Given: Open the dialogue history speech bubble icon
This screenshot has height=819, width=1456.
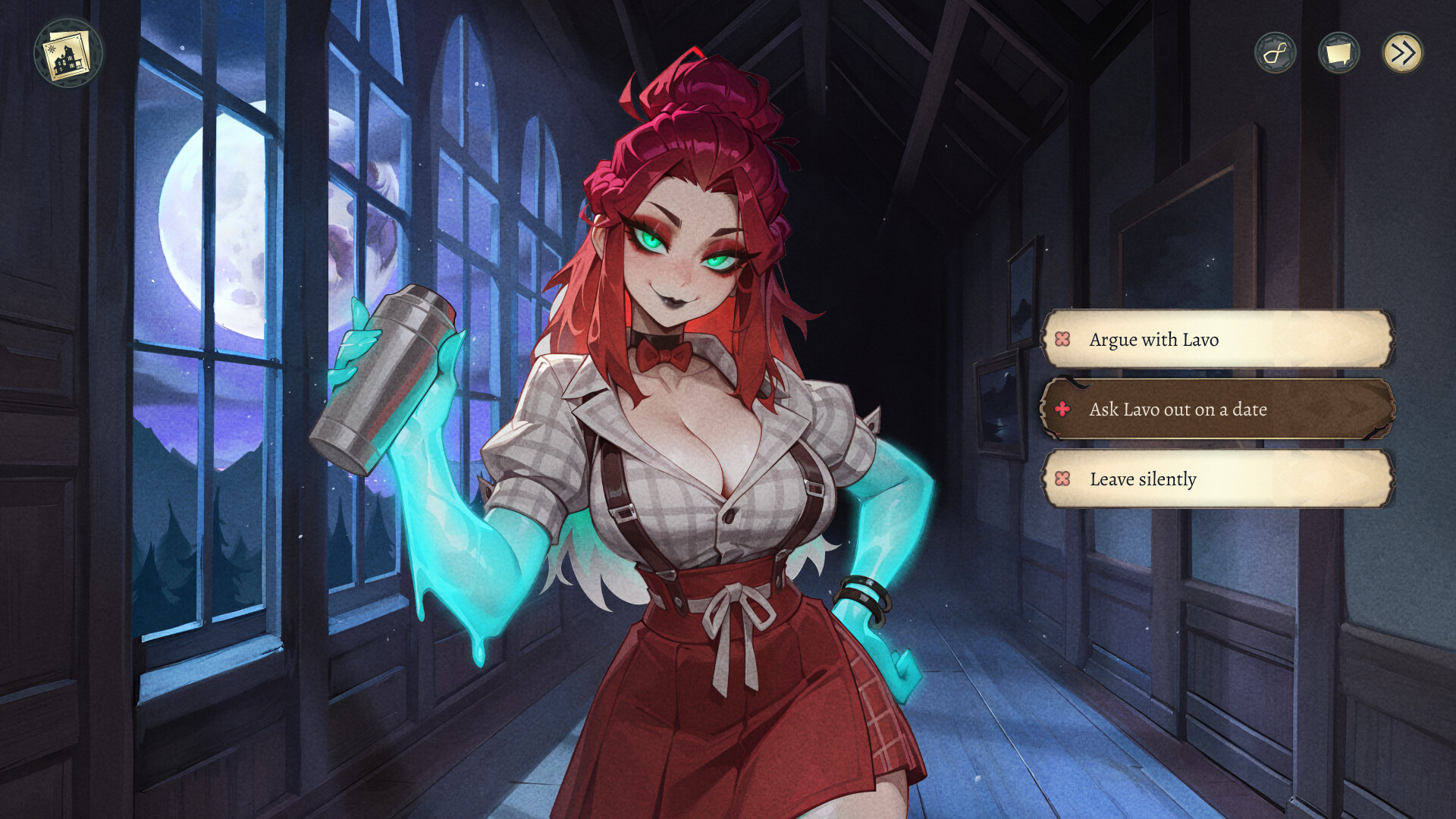Looking at the screenshot, I should [1338, 52].
